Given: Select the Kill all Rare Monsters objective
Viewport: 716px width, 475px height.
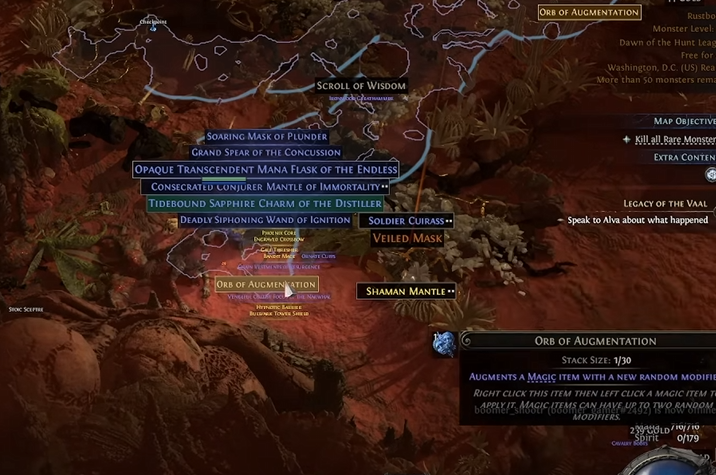Looking at the screenshot, I should coord(674,140).
